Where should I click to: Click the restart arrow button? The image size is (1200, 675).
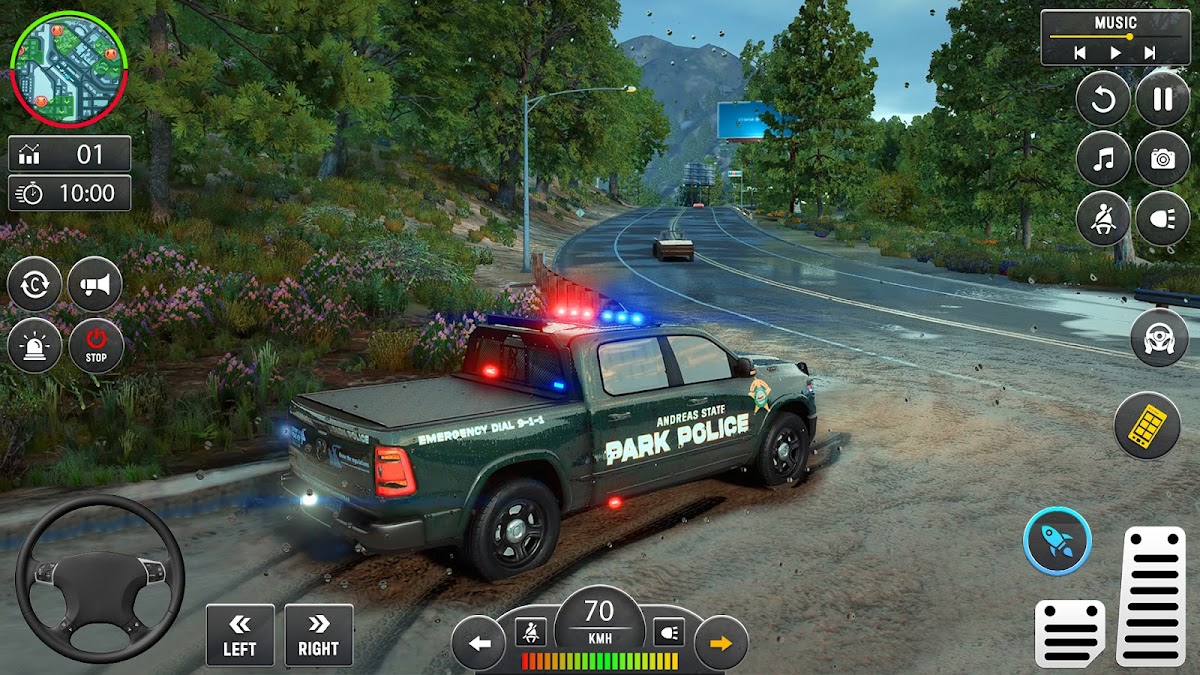click(x=1103, y=99)
